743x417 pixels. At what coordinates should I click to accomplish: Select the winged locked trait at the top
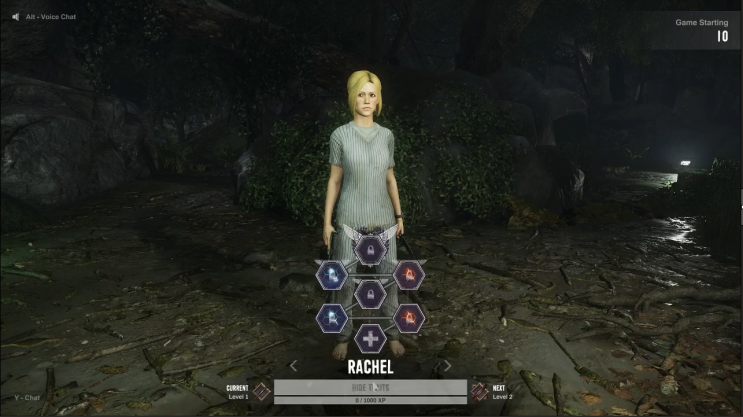(370, 247)
